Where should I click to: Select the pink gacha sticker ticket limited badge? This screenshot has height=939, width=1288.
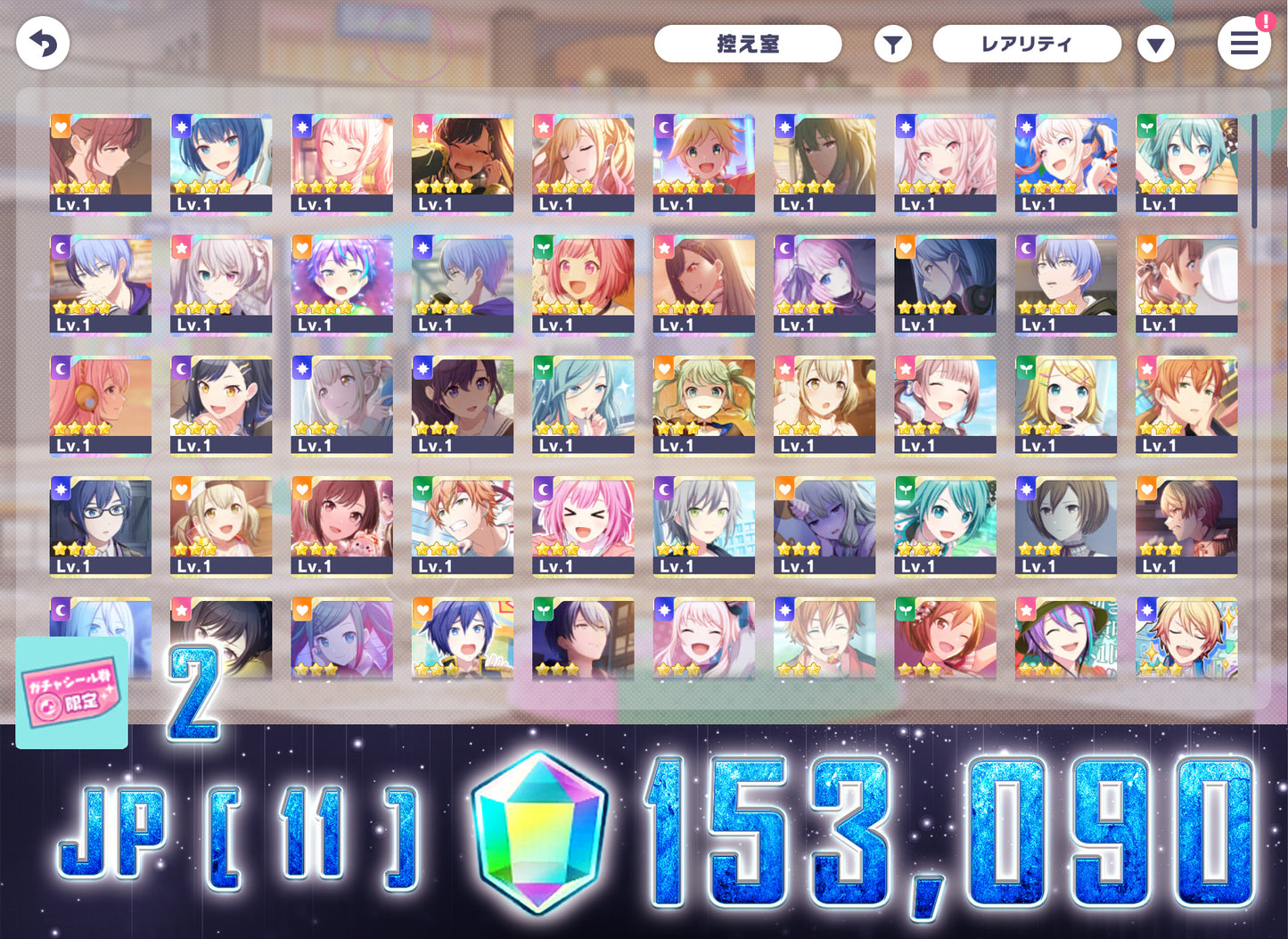70,694
